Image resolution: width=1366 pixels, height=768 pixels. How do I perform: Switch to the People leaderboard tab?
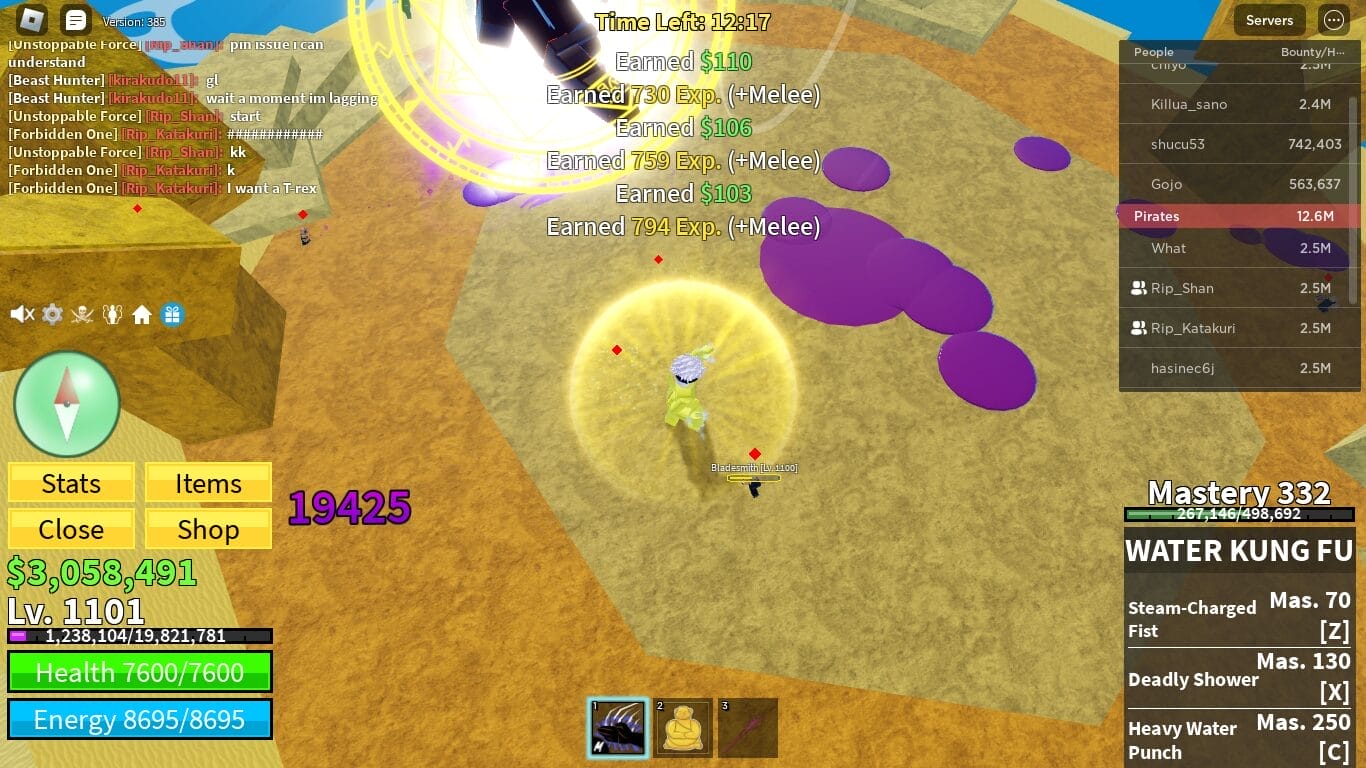pos(1153,52)
